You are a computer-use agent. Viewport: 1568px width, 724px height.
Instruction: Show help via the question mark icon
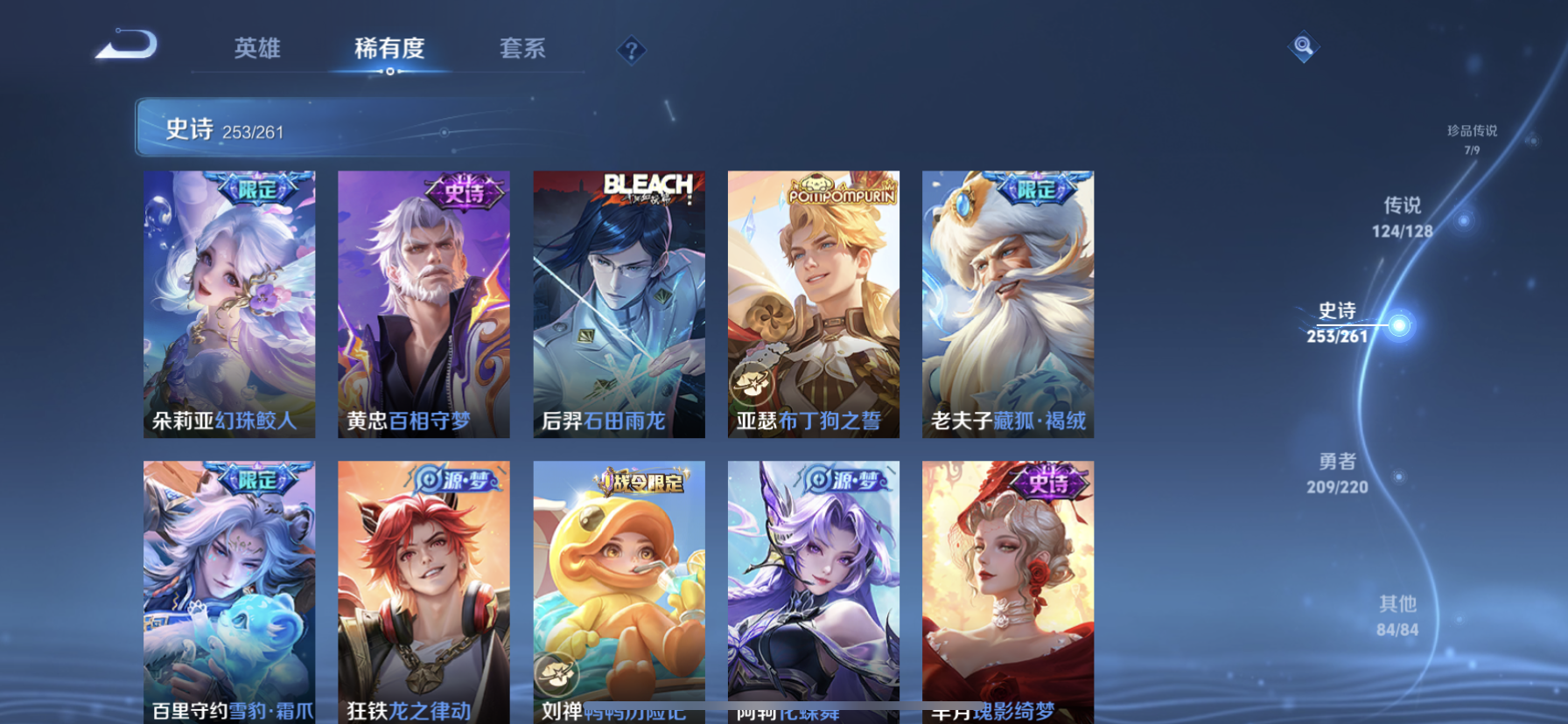[x=631, y=51]
